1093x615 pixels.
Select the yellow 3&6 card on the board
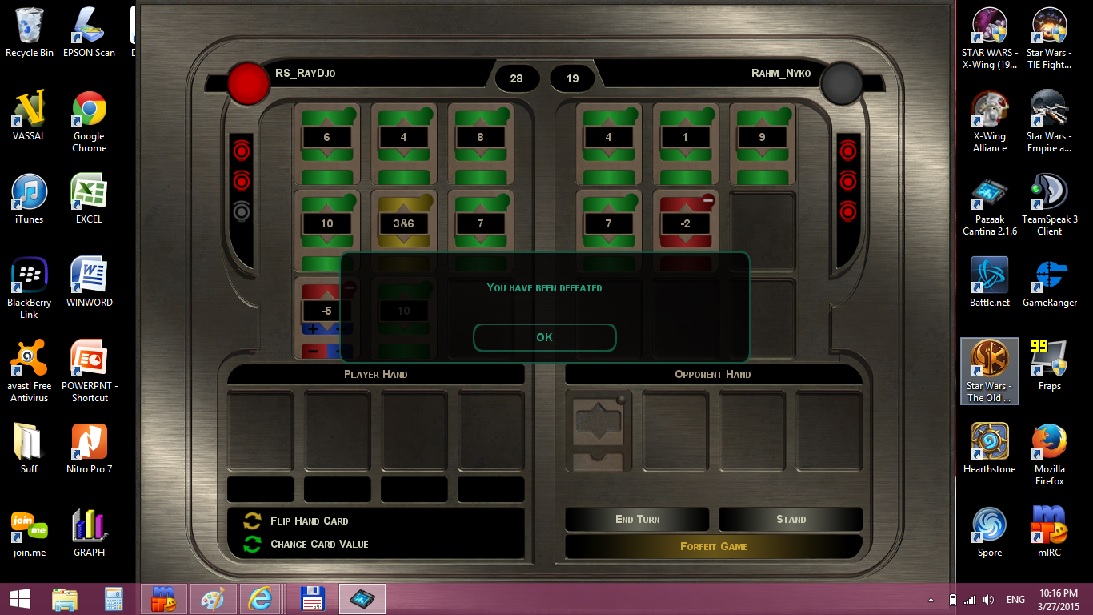point(403,224)
